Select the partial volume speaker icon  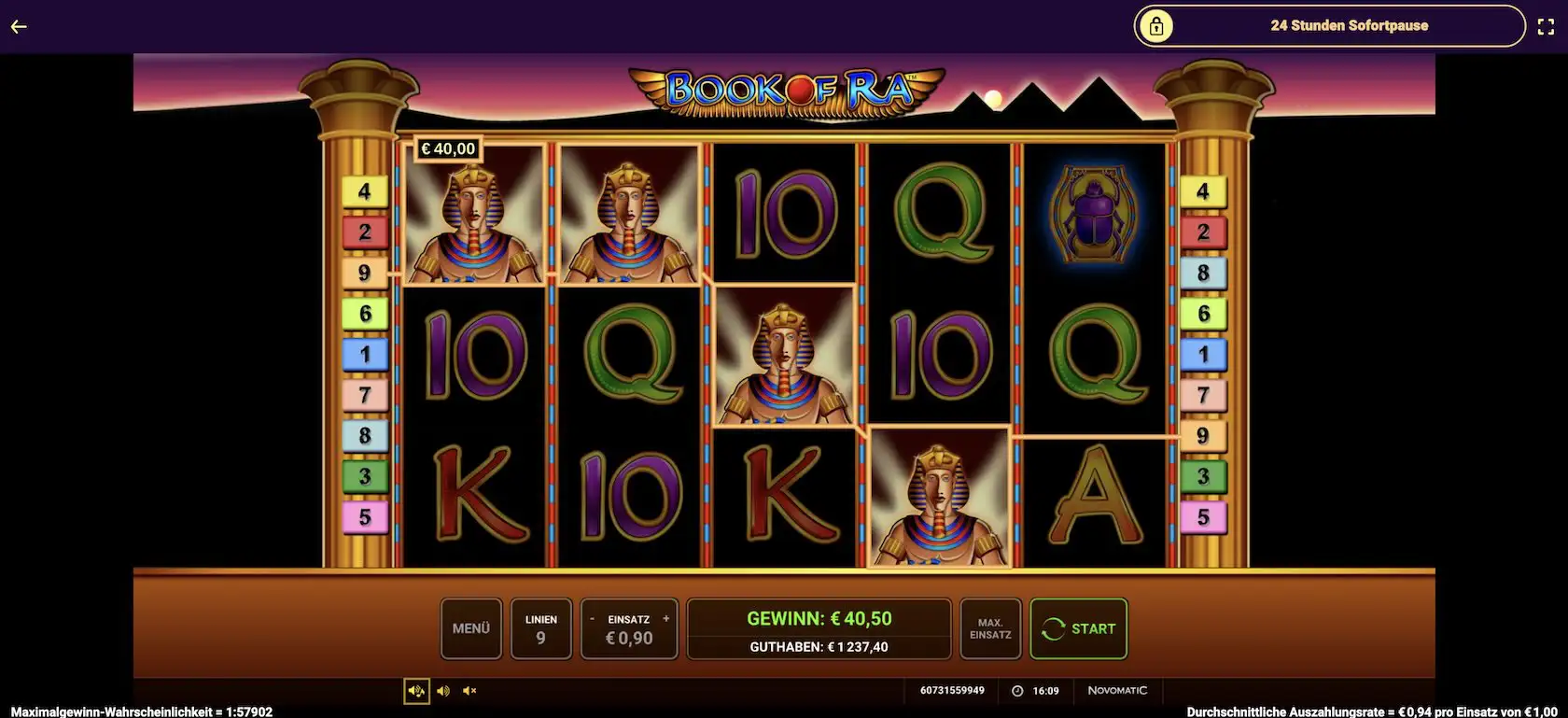[x=443, y=691]
